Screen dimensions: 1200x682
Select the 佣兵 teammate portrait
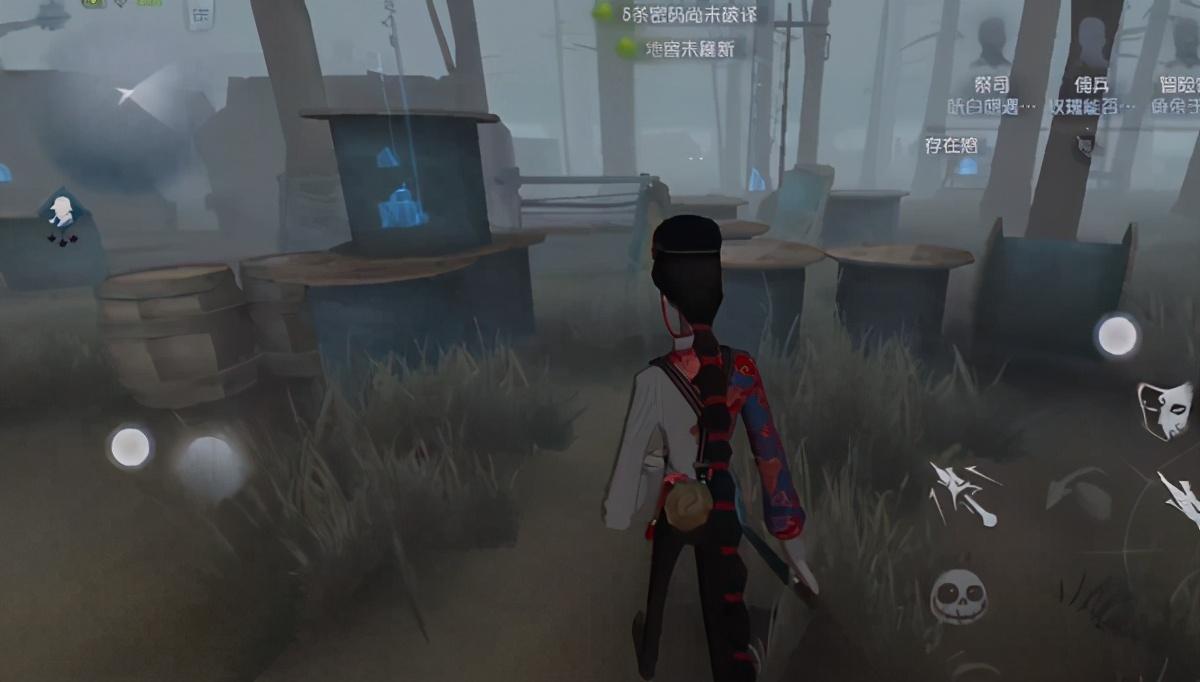click(1090, 45)
